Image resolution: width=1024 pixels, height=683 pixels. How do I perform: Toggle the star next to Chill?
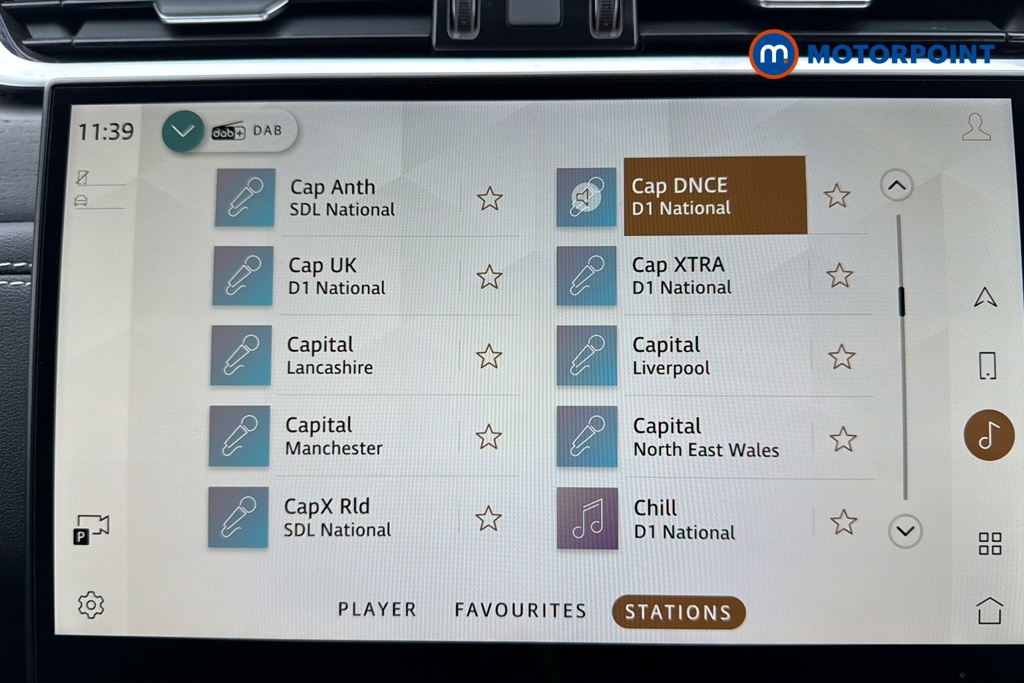tap(844, 521)
